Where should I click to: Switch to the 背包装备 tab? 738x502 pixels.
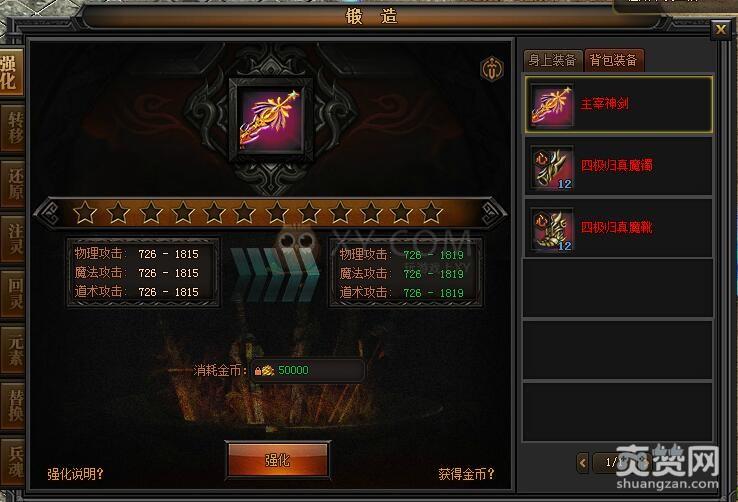point(614,60)
